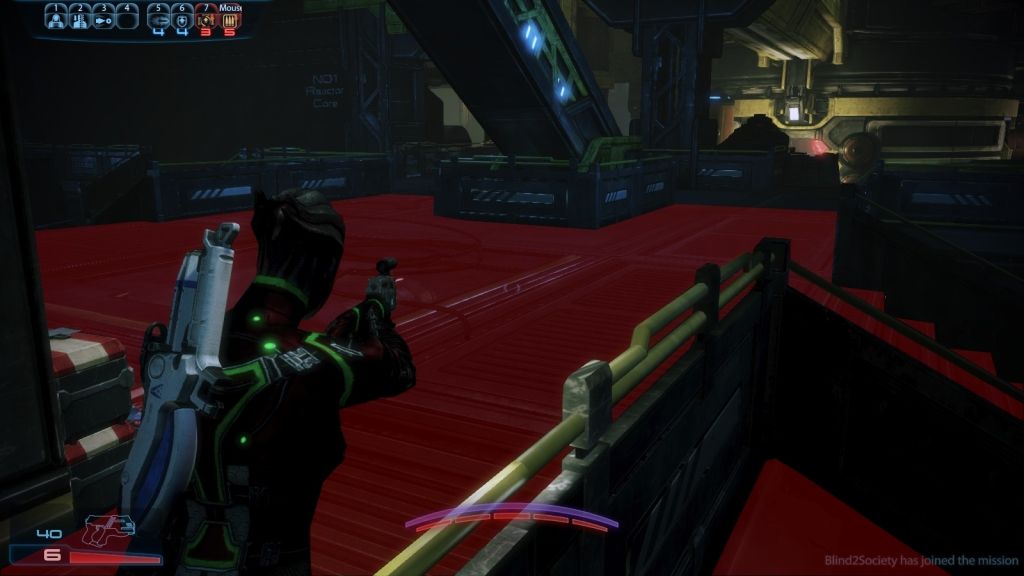
Task: Trigger the projectile power in slot 3
Action: coord(103,18)
